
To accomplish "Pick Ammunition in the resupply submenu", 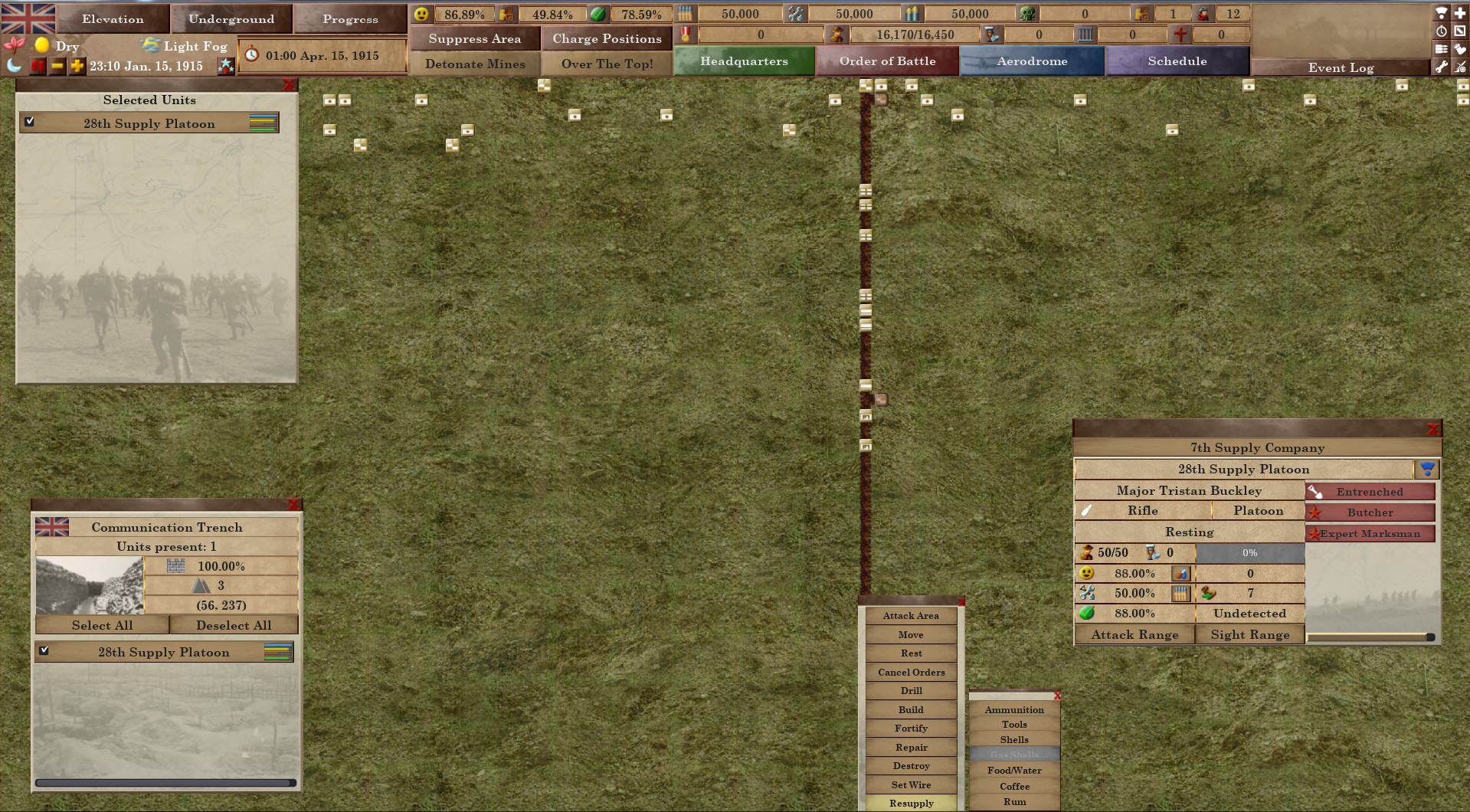I will coord(1014,709).
